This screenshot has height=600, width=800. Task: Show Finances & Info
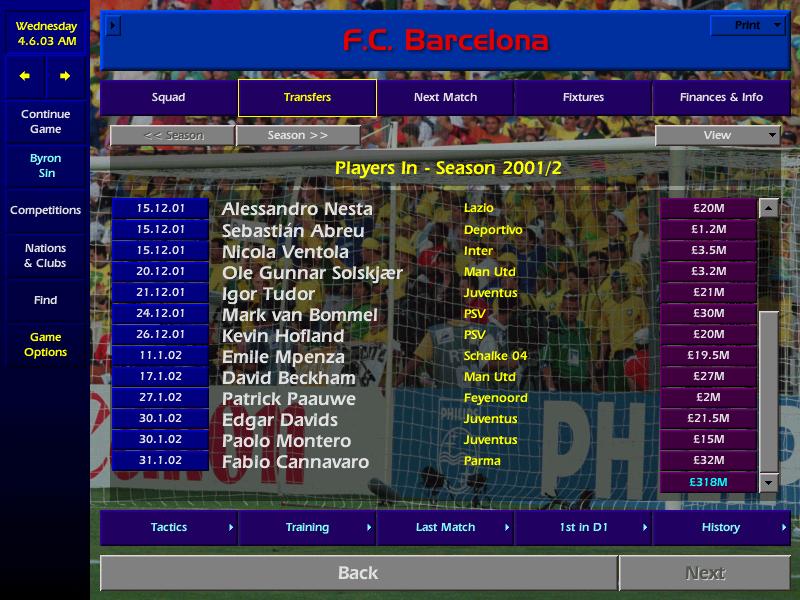[x=721, y=98]
